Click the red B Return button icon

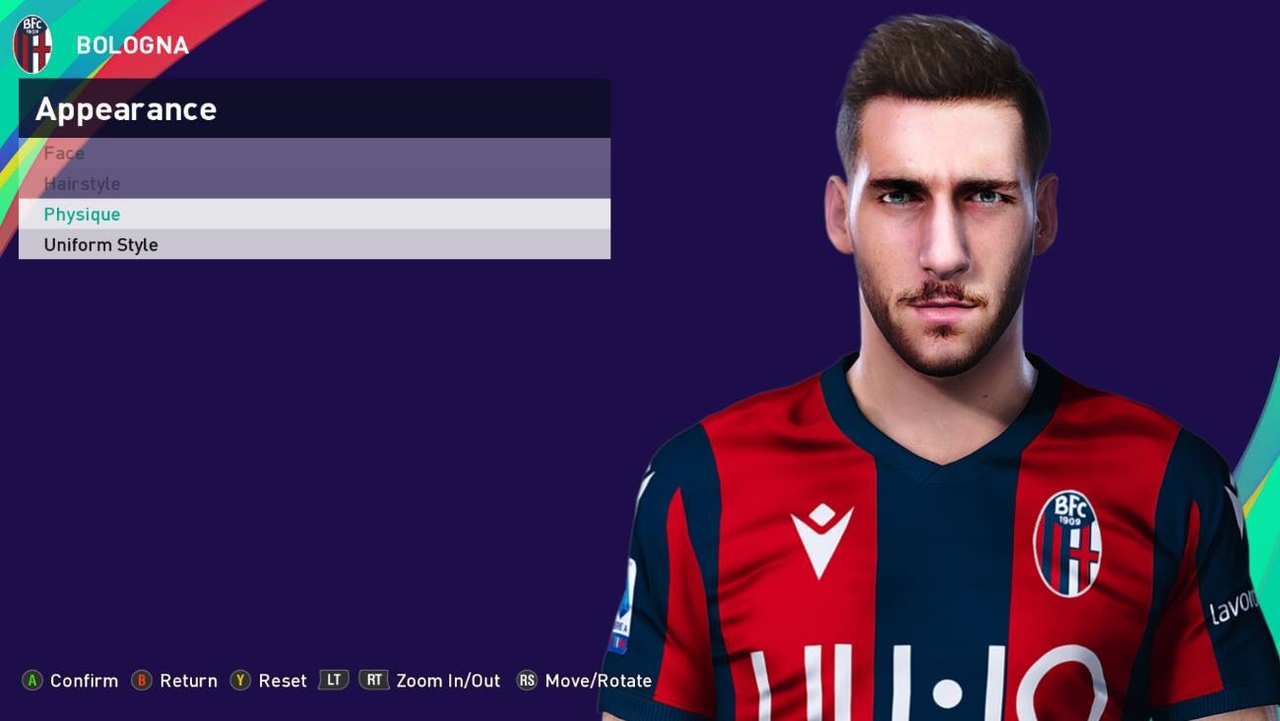click(144, 680)
